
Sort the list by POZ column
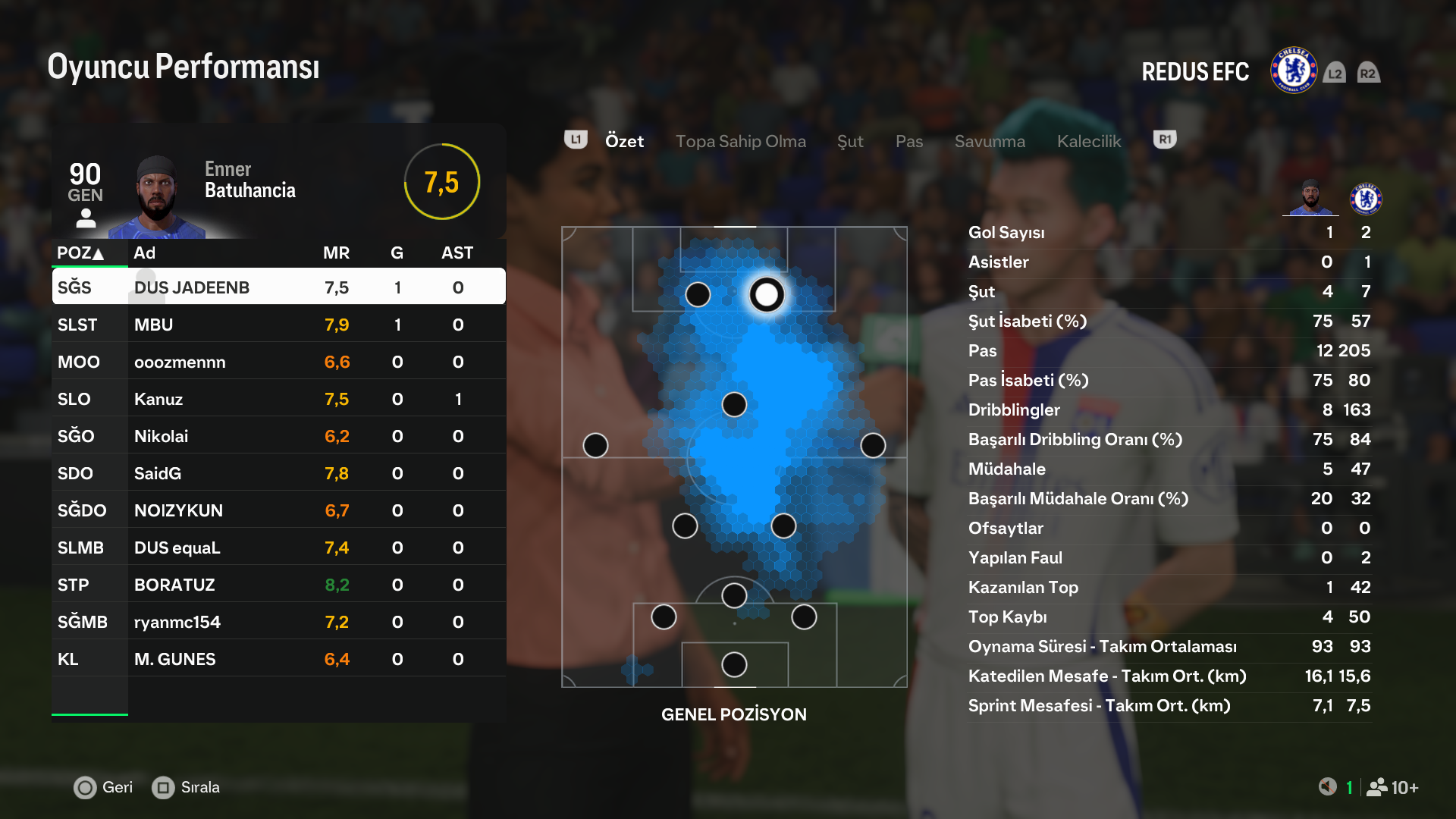pyautogui.click(x=80, y=253)
